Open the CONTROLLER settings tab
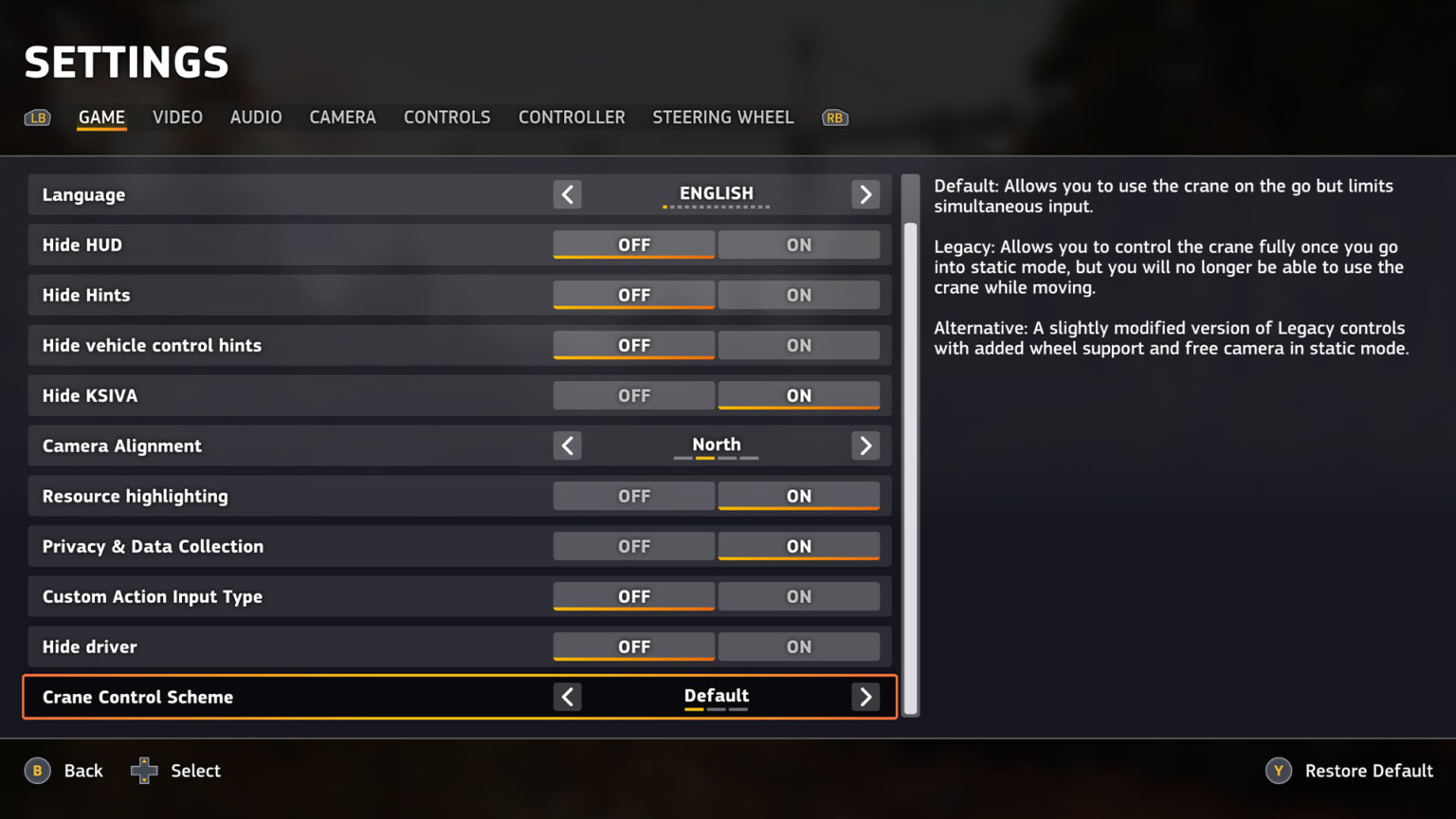 pos(572,118)
